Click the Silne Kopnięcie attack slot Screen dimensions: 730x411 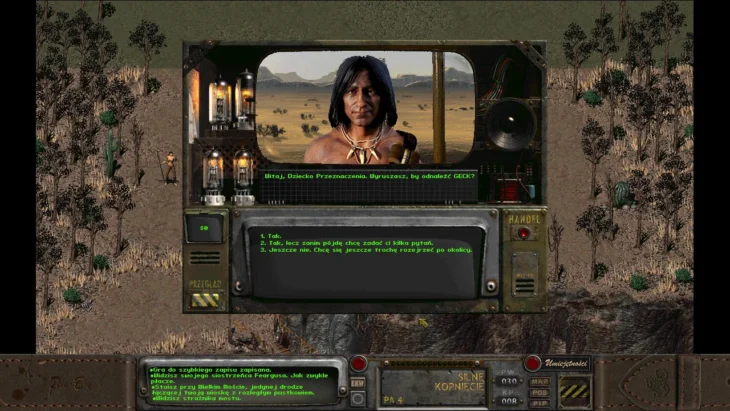tap(432, 382)
